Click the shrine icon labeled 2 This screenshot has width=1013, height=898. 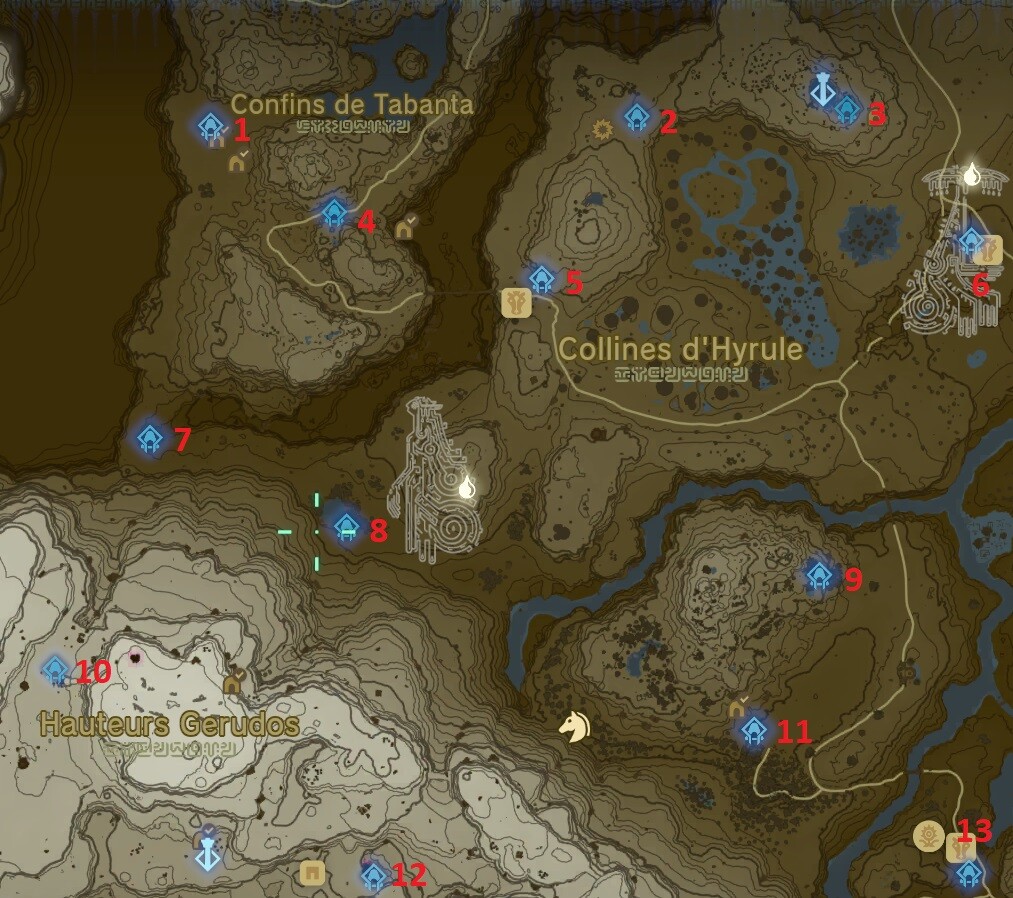point(637,118)
